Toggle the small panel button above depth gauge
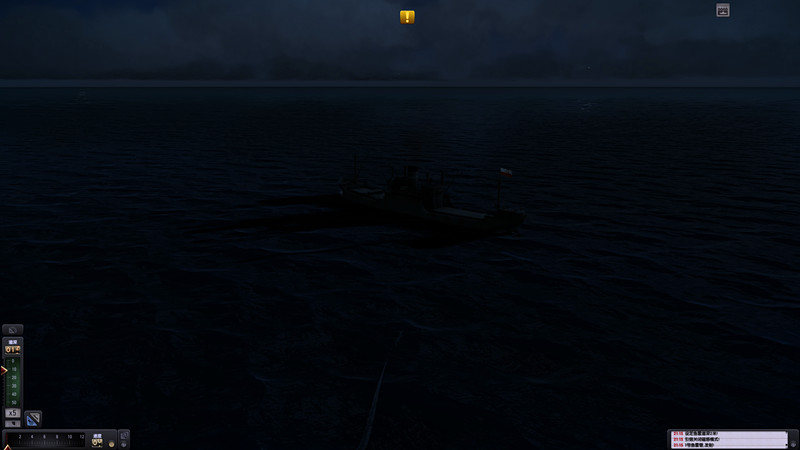800x450 pixels. [x=13, y=329]
